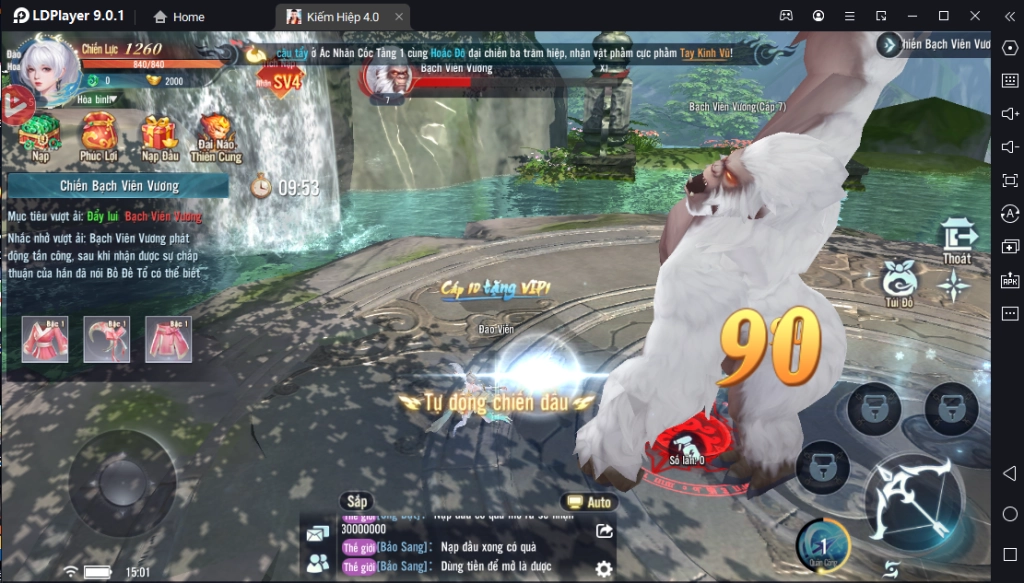Open the Hòa bình mode dropdown
This screenshot has width=1024, height=583.
98,99
